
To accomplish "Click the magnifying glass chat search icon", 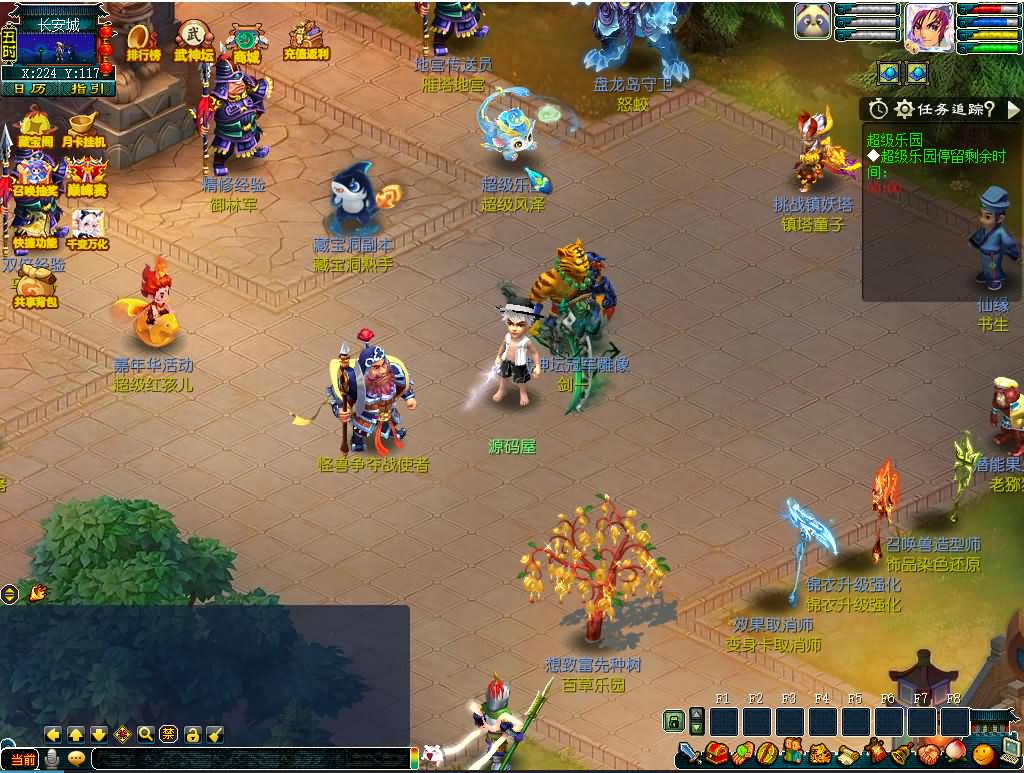I will point(146,734).
